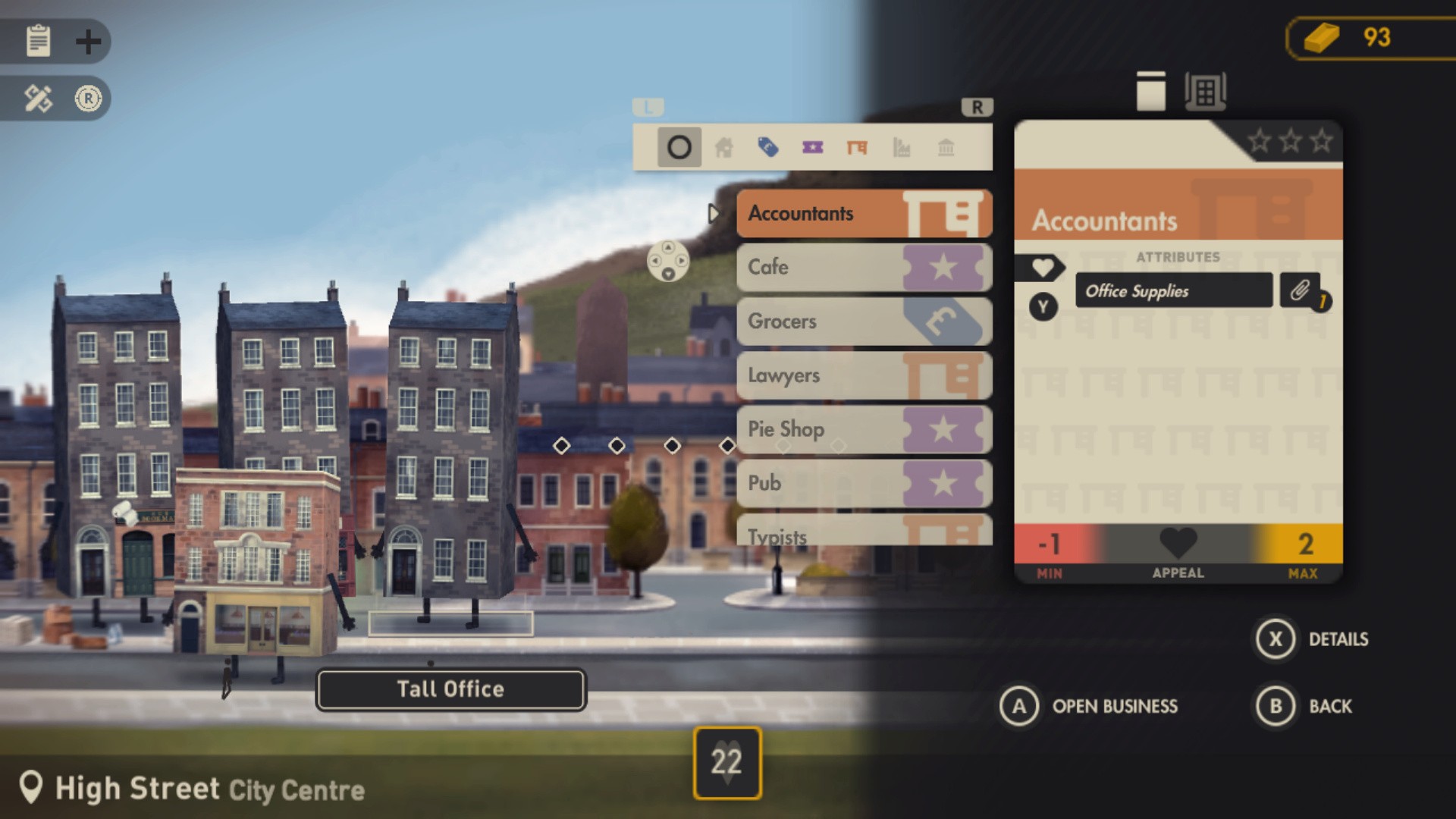Select the orange desk offices filter
Screen dimensions: 1456x819
(858, 147)
